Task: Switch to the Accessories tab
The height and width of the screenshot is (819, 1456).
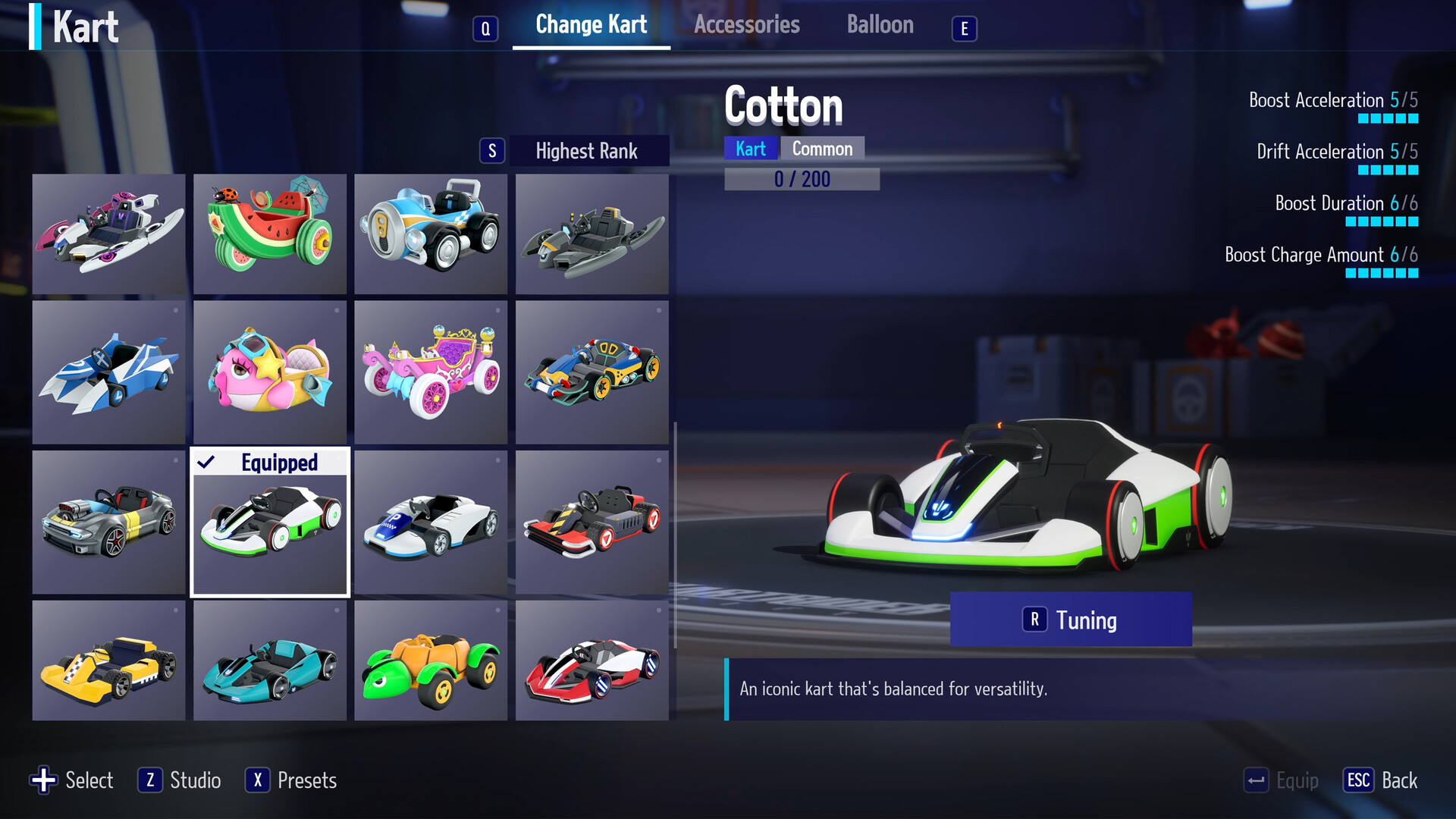Action: coord(747,24)
